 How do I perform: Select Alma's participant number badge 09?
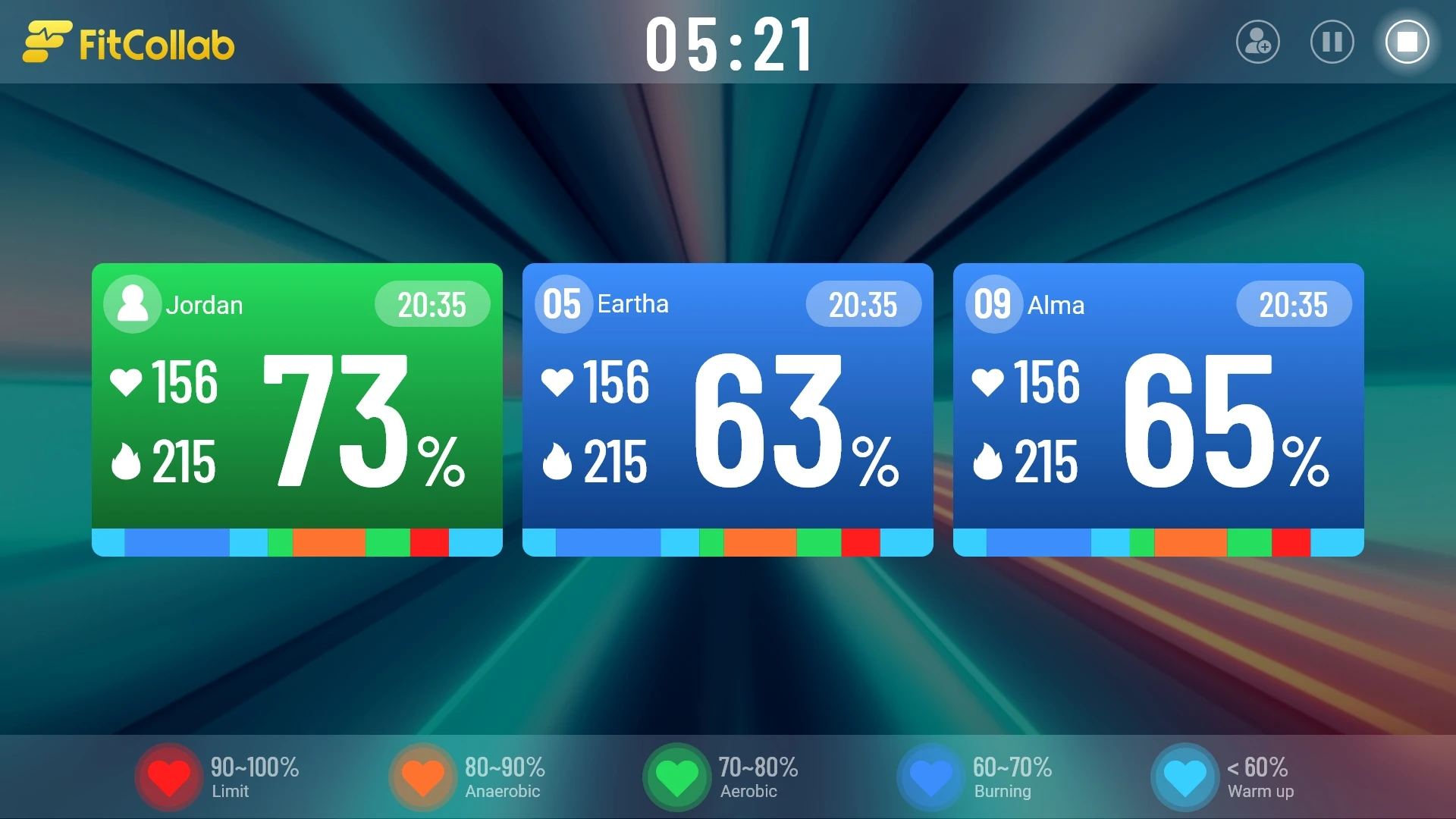click(x=993, y=303)
